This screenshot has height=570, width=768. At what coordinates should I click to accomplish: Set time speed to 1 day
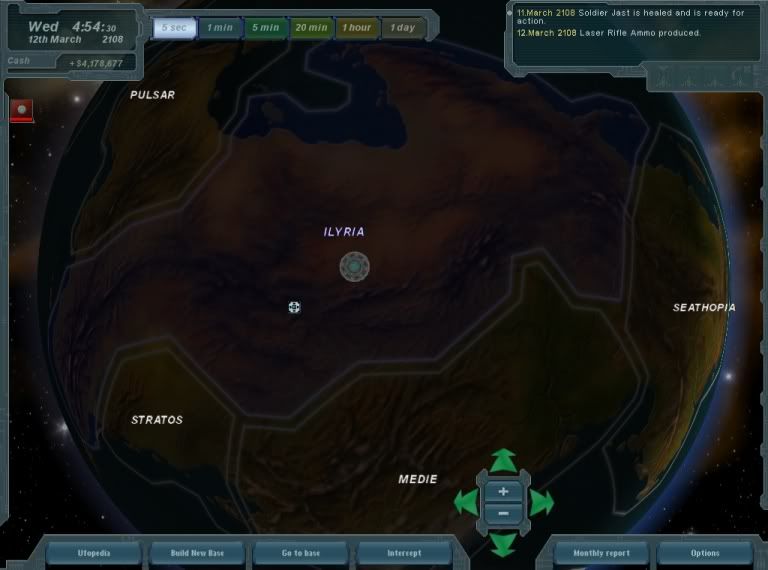coord(403,28)
